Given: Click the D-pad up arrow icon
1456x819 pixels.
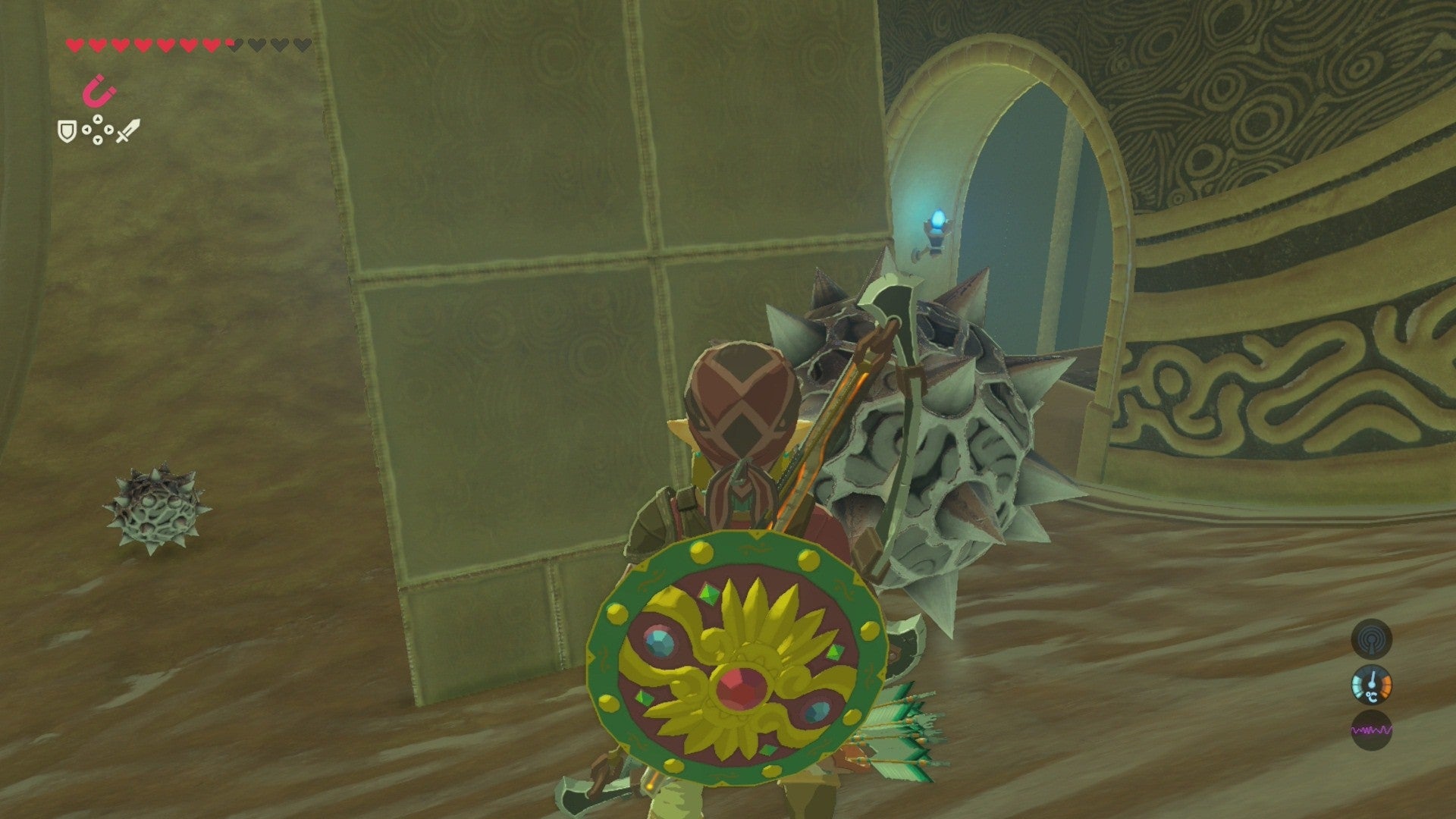Looking at the screenshot, I should [97, 120].
